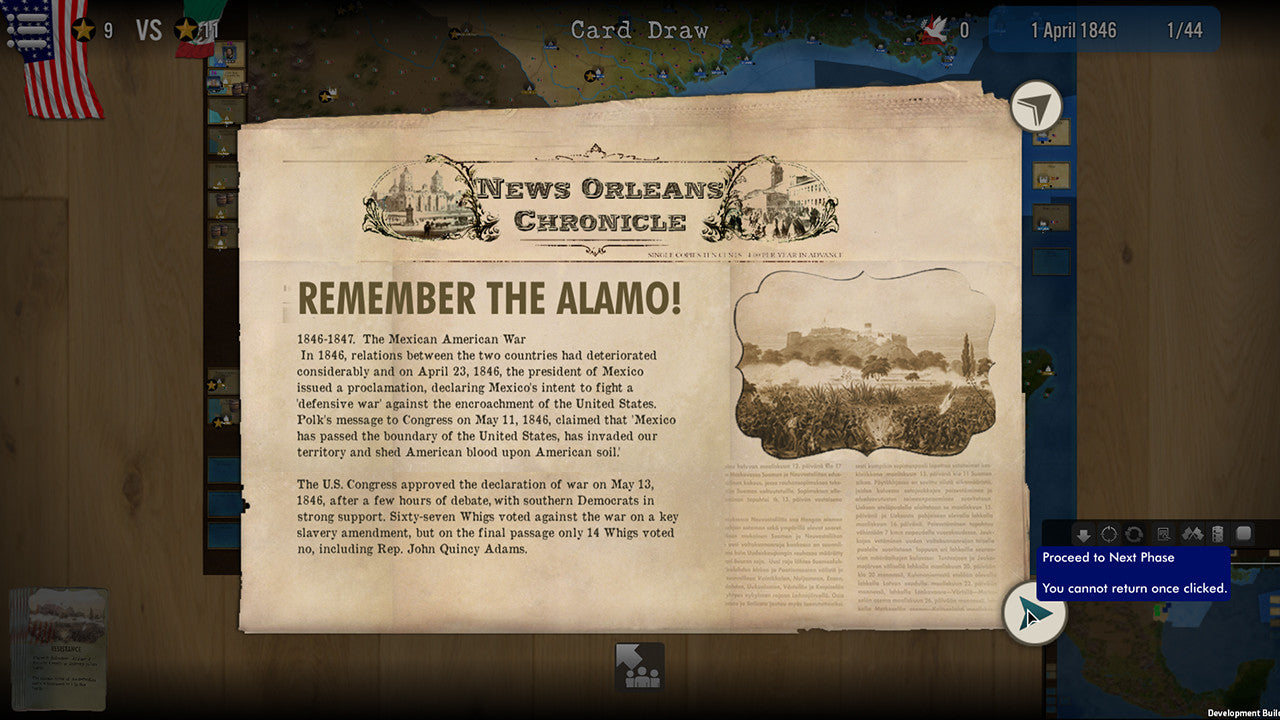This screenshot has height=720, width=1280.
Task: Proceed to Next Phase with the bottom arrow
Action: 1034,613
